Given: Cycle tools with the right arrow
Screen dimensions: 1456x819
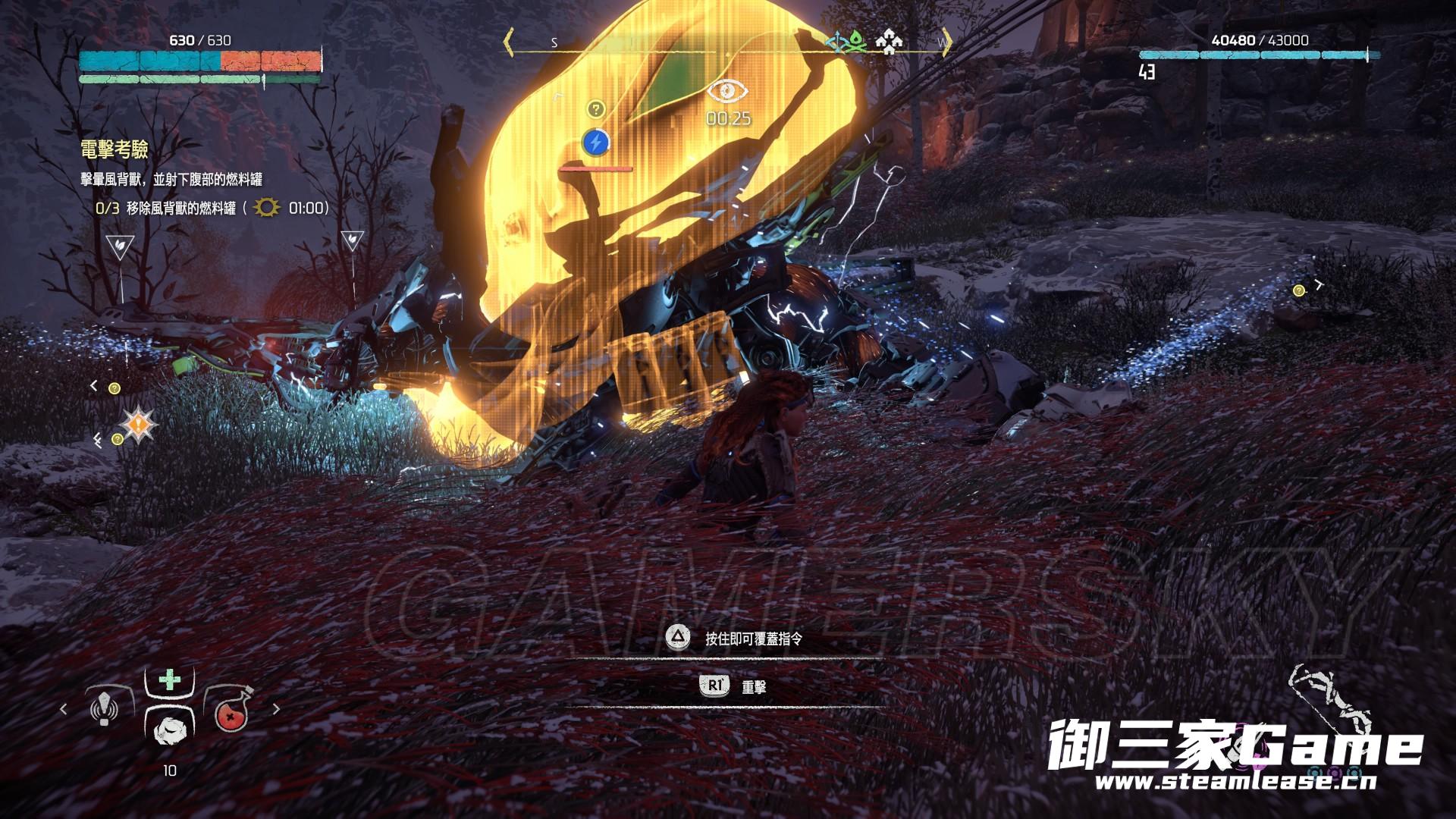Looking at the screenshot, I should 276,710.
